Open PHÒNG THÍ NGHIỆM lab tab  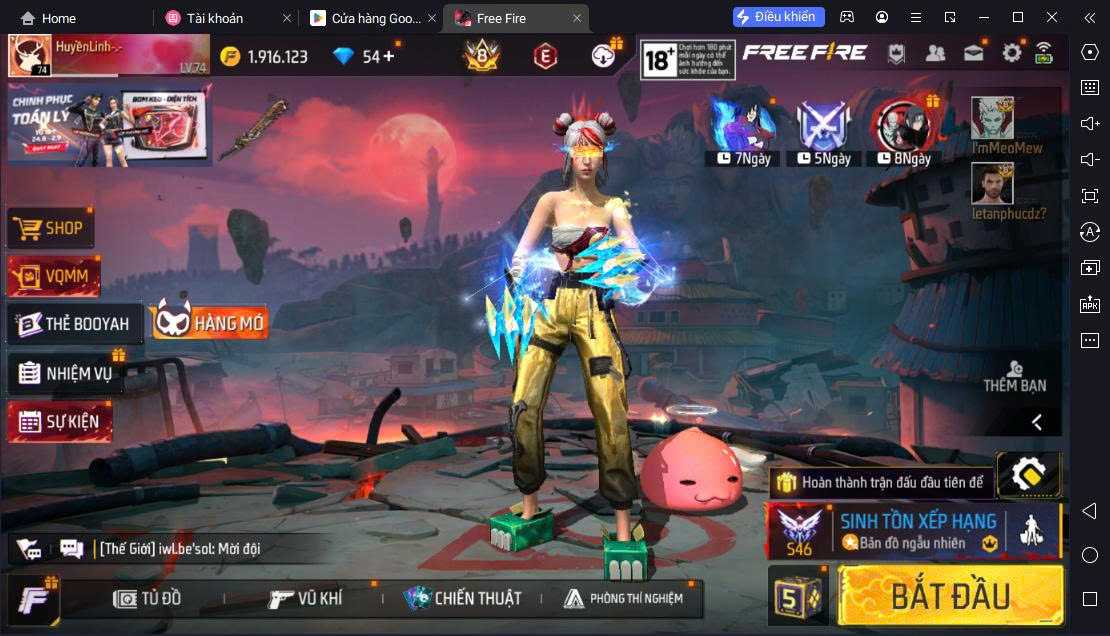[623, 598]
